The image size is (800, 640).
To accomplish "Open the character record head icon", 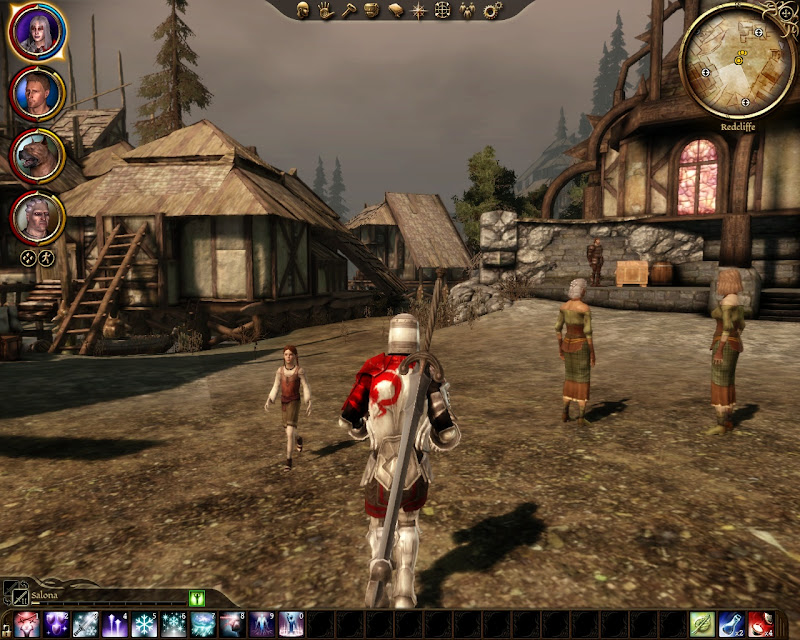I will (x=304, y=10).
